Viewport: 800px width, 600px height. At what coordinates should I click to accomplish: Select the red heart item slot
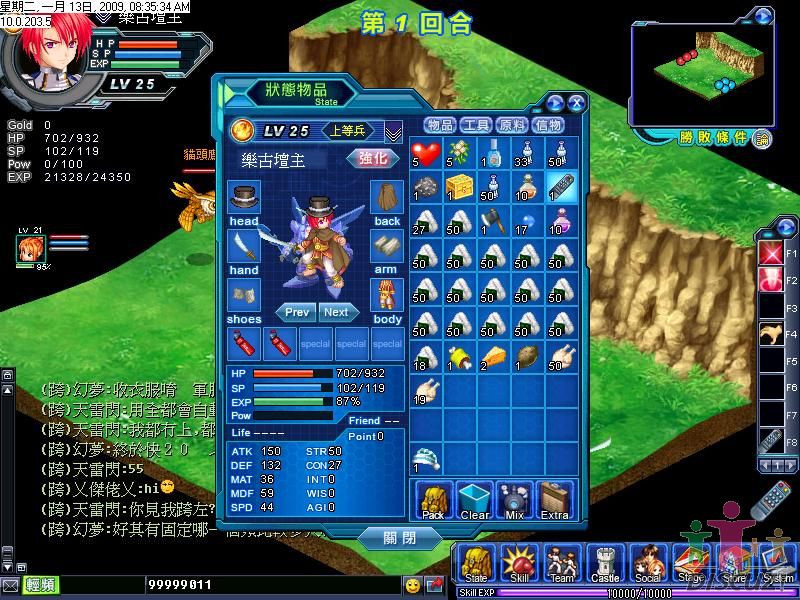[427, 153]
